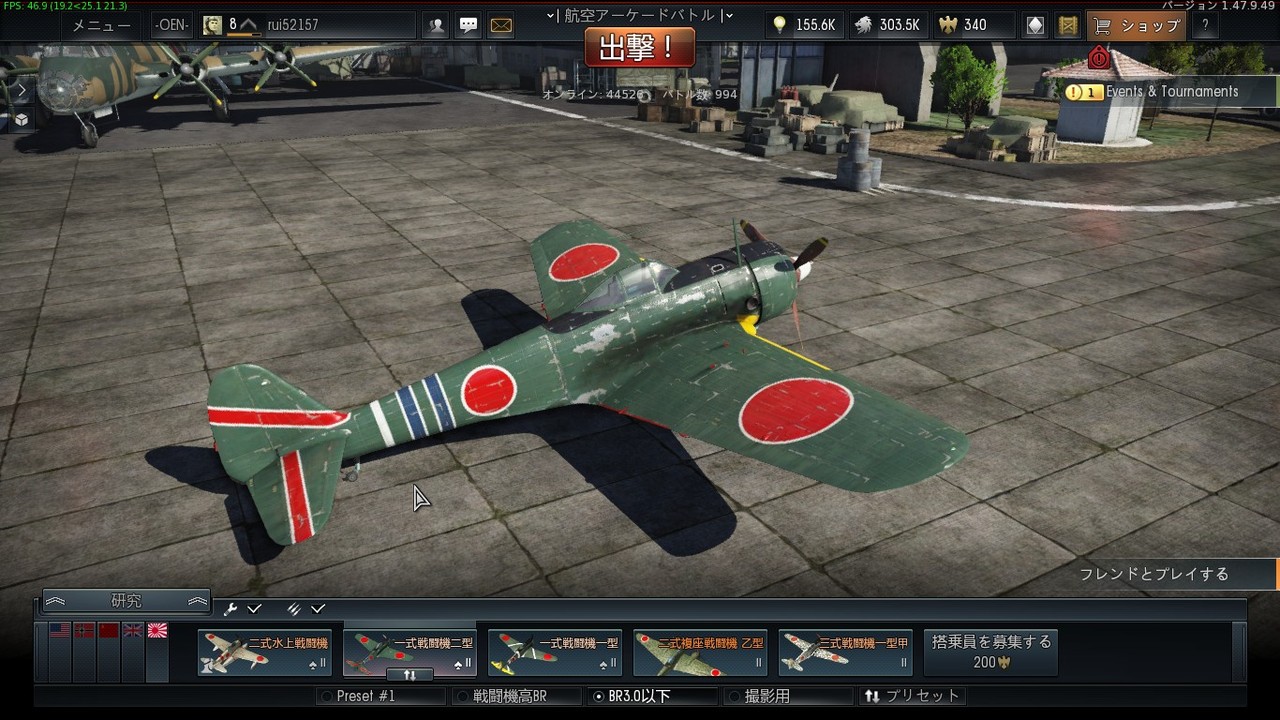The width and height of the screenshot is (1280, 720).
Task: Open the contacts friends icon
Action: pos(436,26)
